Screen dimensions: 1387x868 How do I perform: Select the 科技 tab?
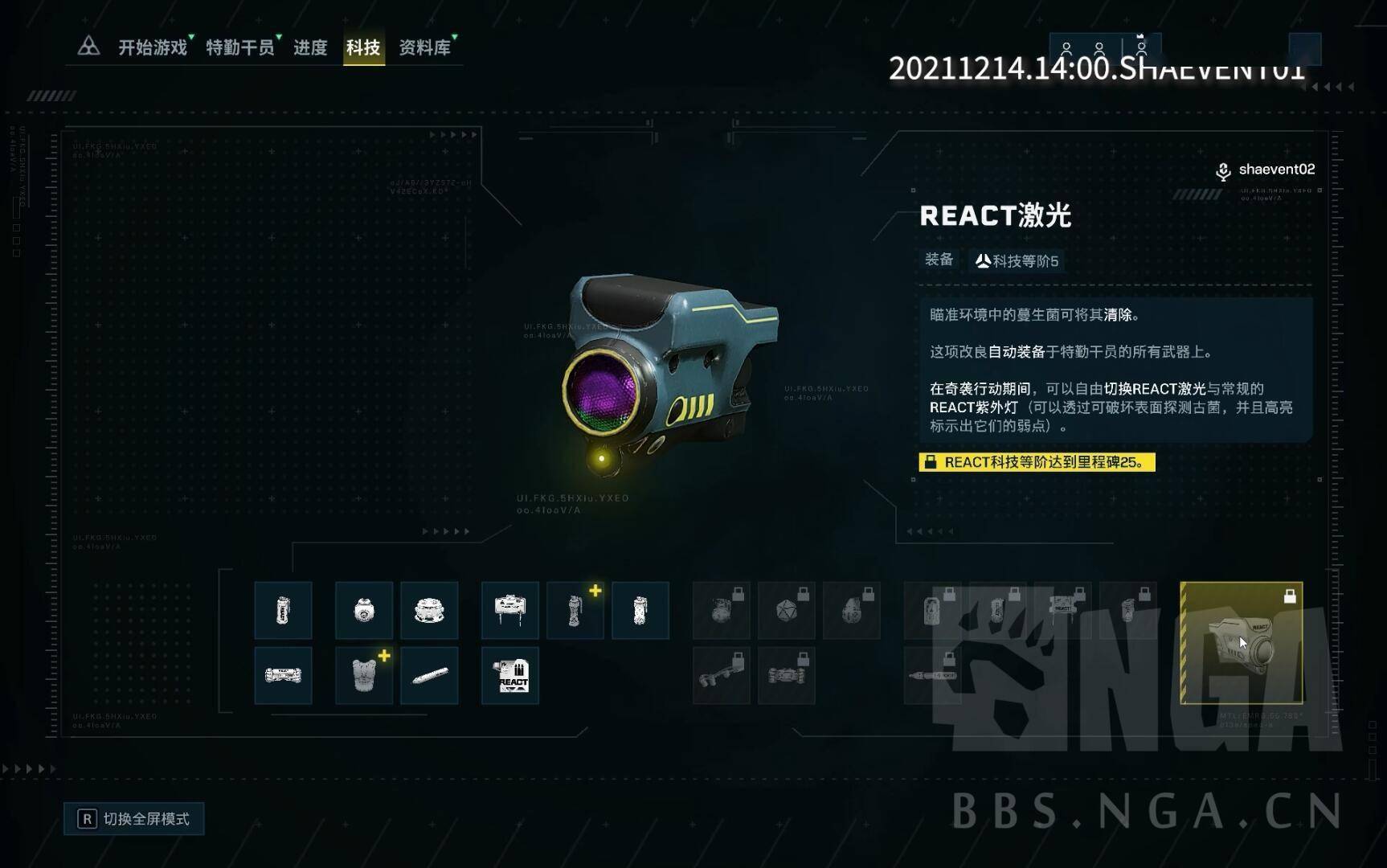click(x=363, y=47)
